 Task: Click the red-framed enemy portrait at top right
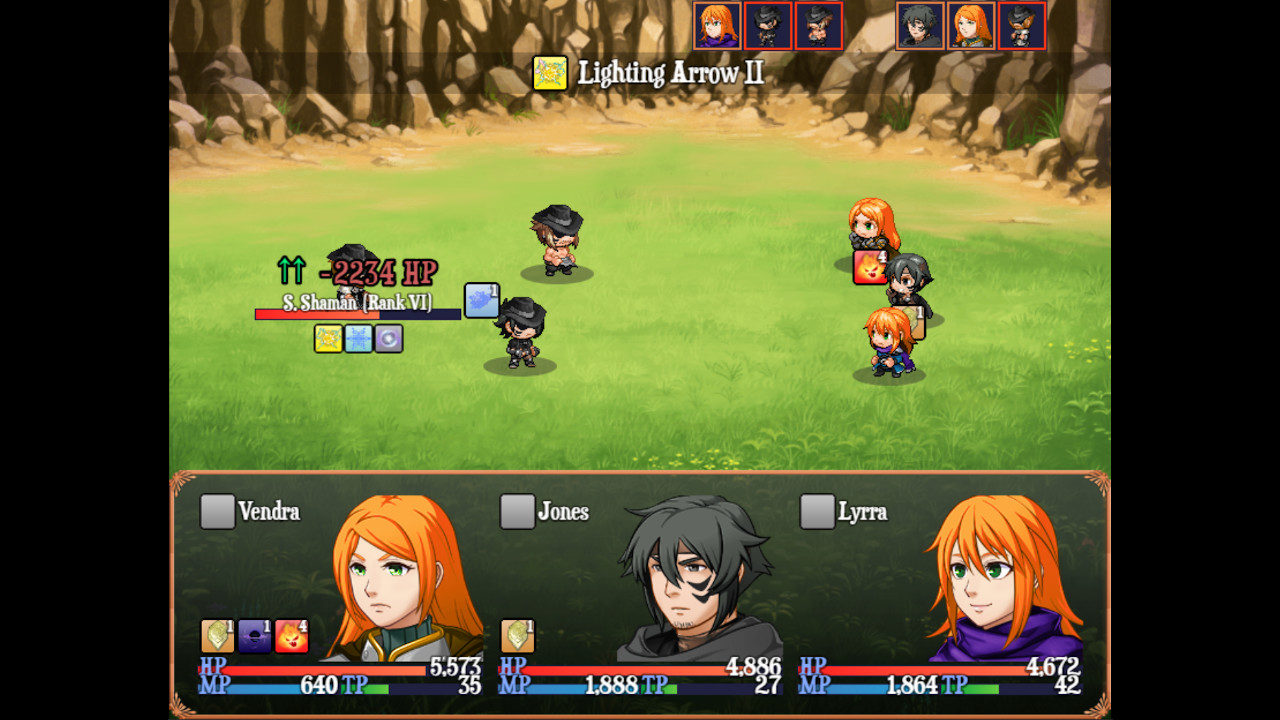tap(1022, 25)
